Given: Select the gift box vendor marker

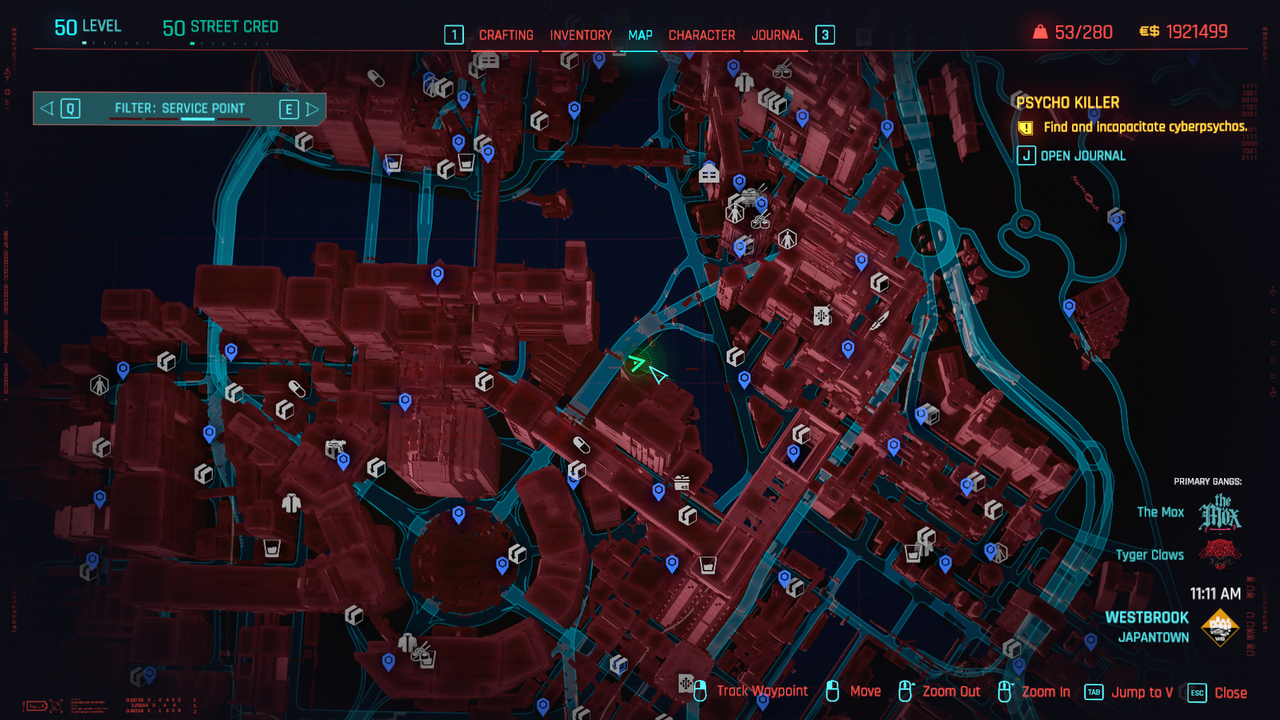Looking at the screenshot, I should pyautogui.click(x=682, y=483).
